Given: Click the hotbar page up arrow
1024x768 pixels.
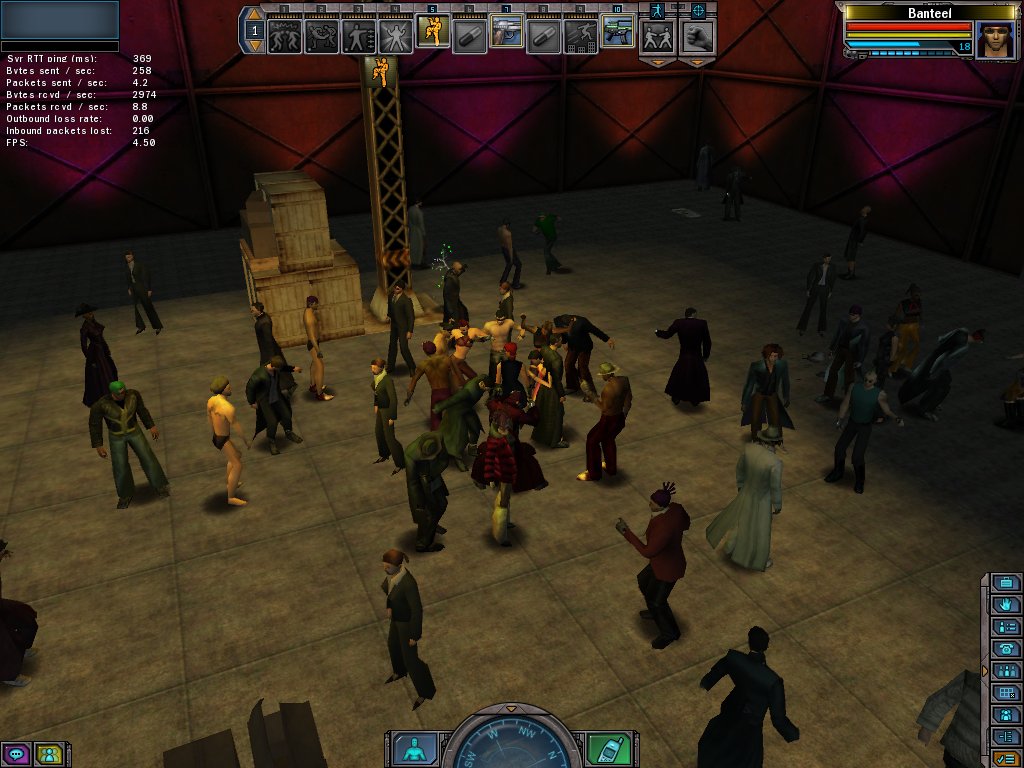Looking at the screenshot, I should (x=254, y=15).
